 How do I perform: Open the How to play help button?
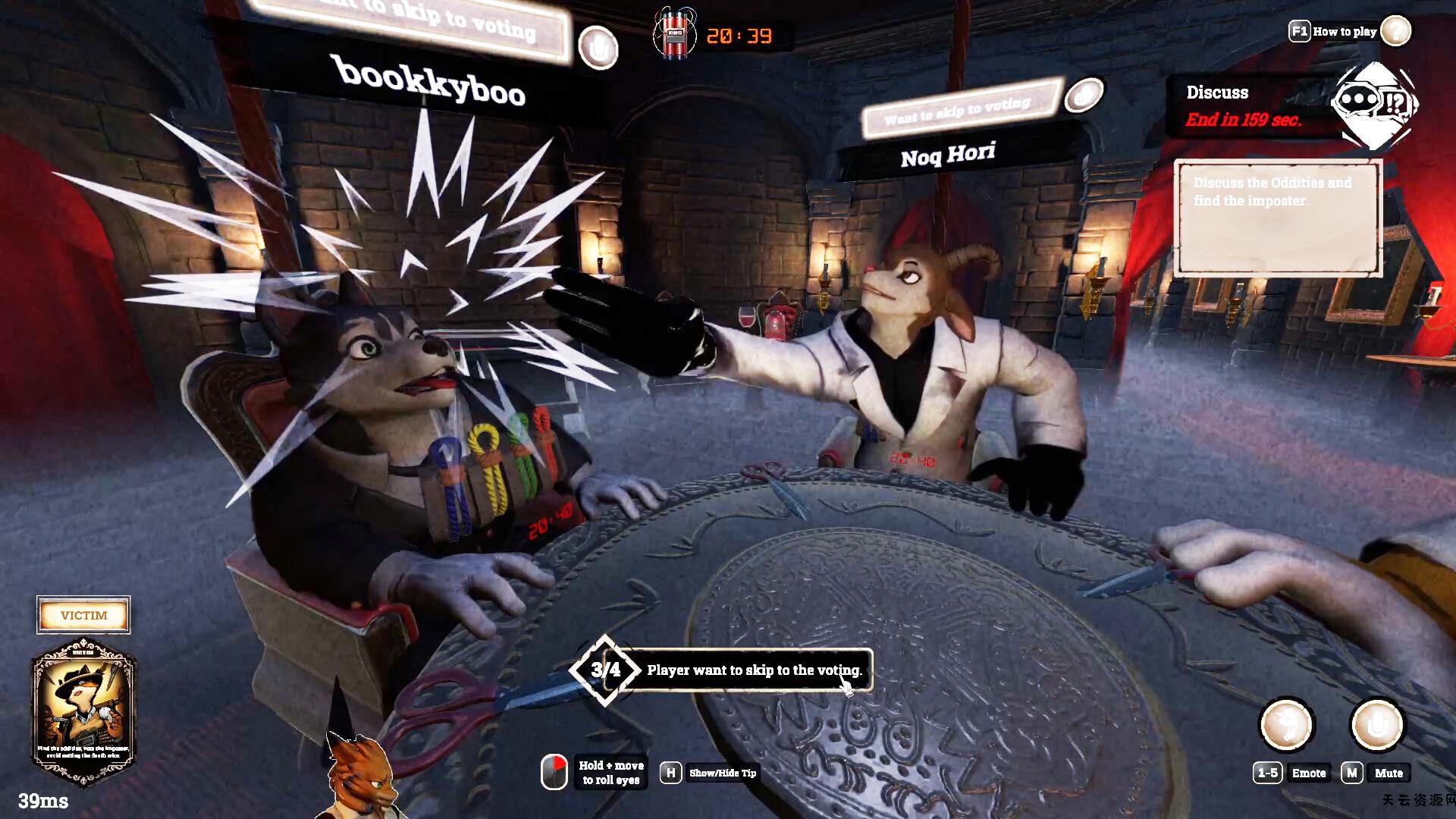point(1395,31)
